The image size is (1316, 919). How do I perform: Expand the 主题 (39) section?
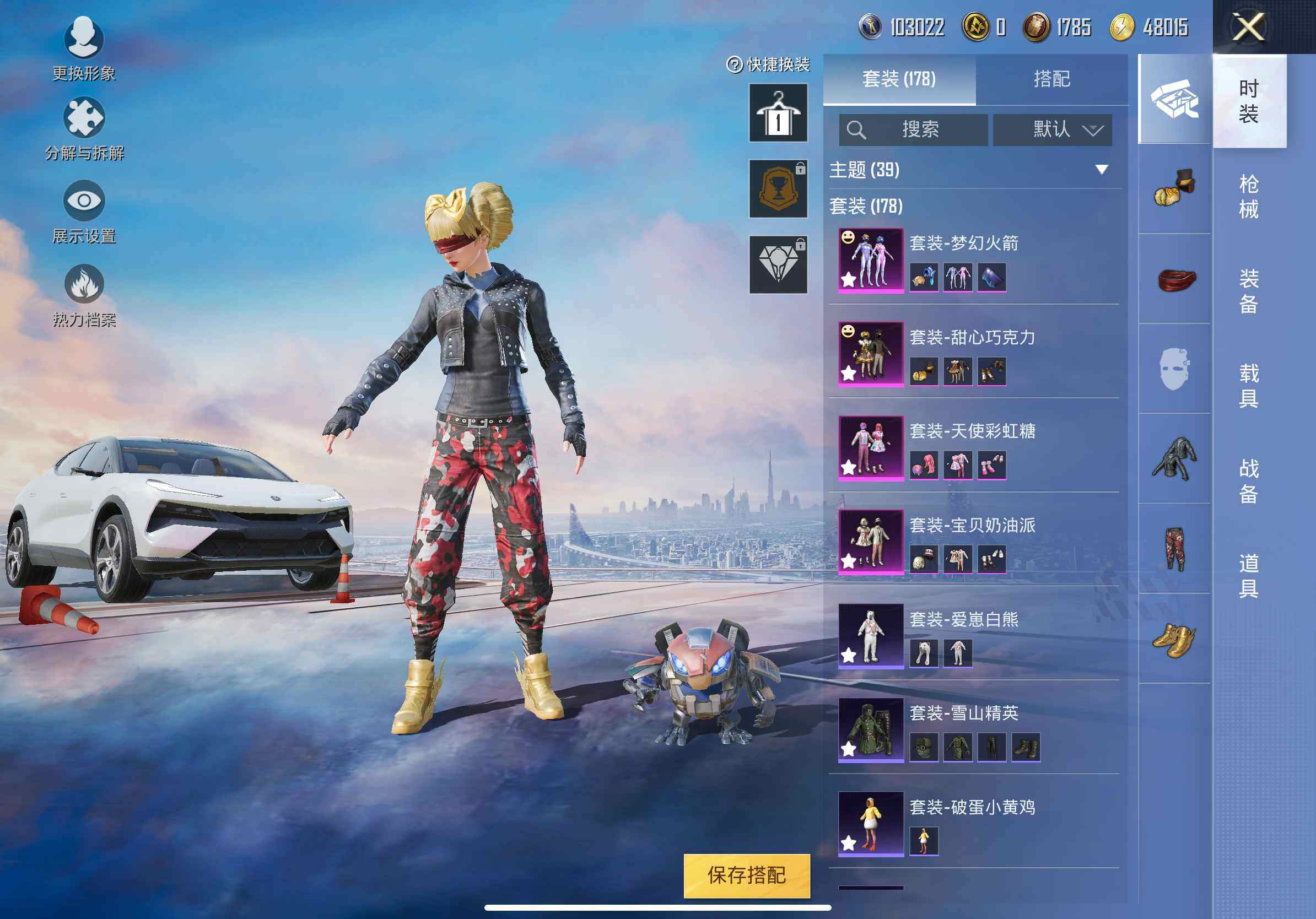coord(1101,170)
